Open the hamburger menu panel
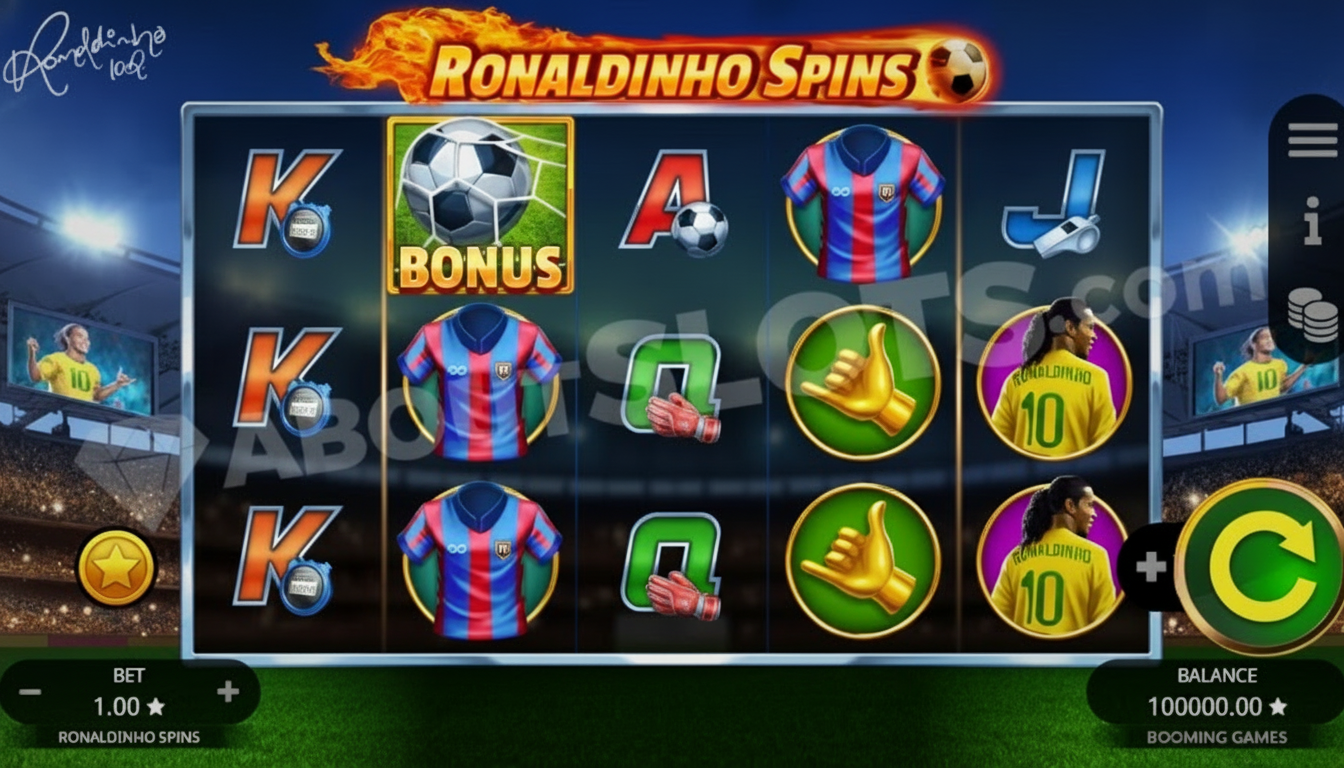 (x=1311, y=140)
